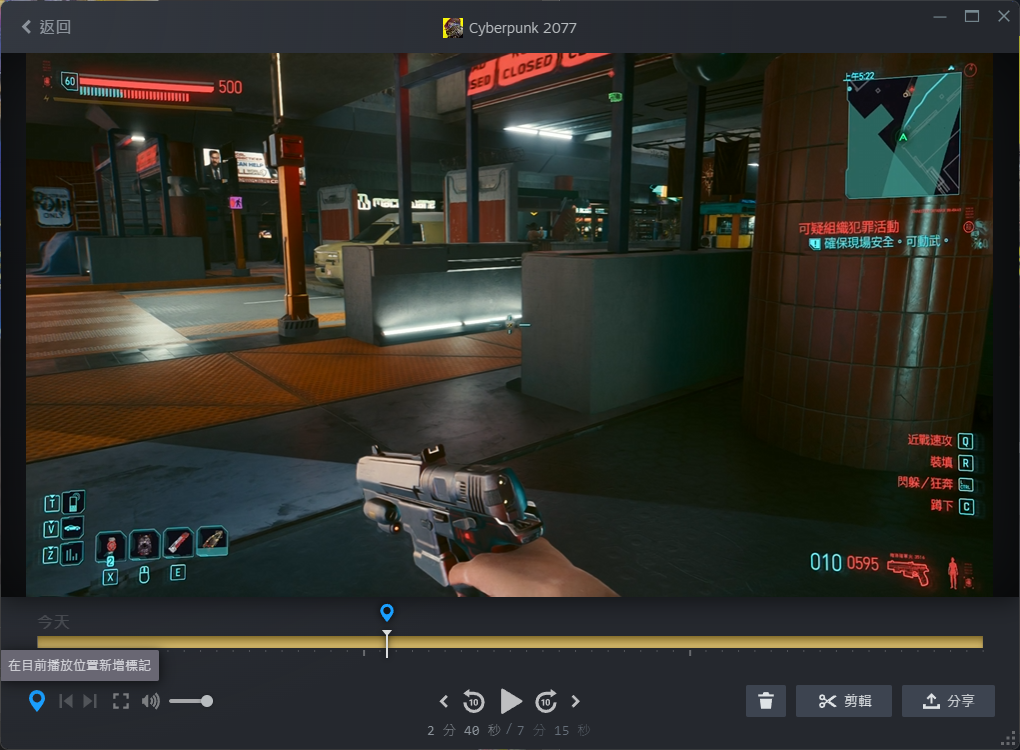Image resolution: width=1020 pixels, height=750 pixels.
Task: Add a marker at current playback position
Action: click(x=37, y=701)
